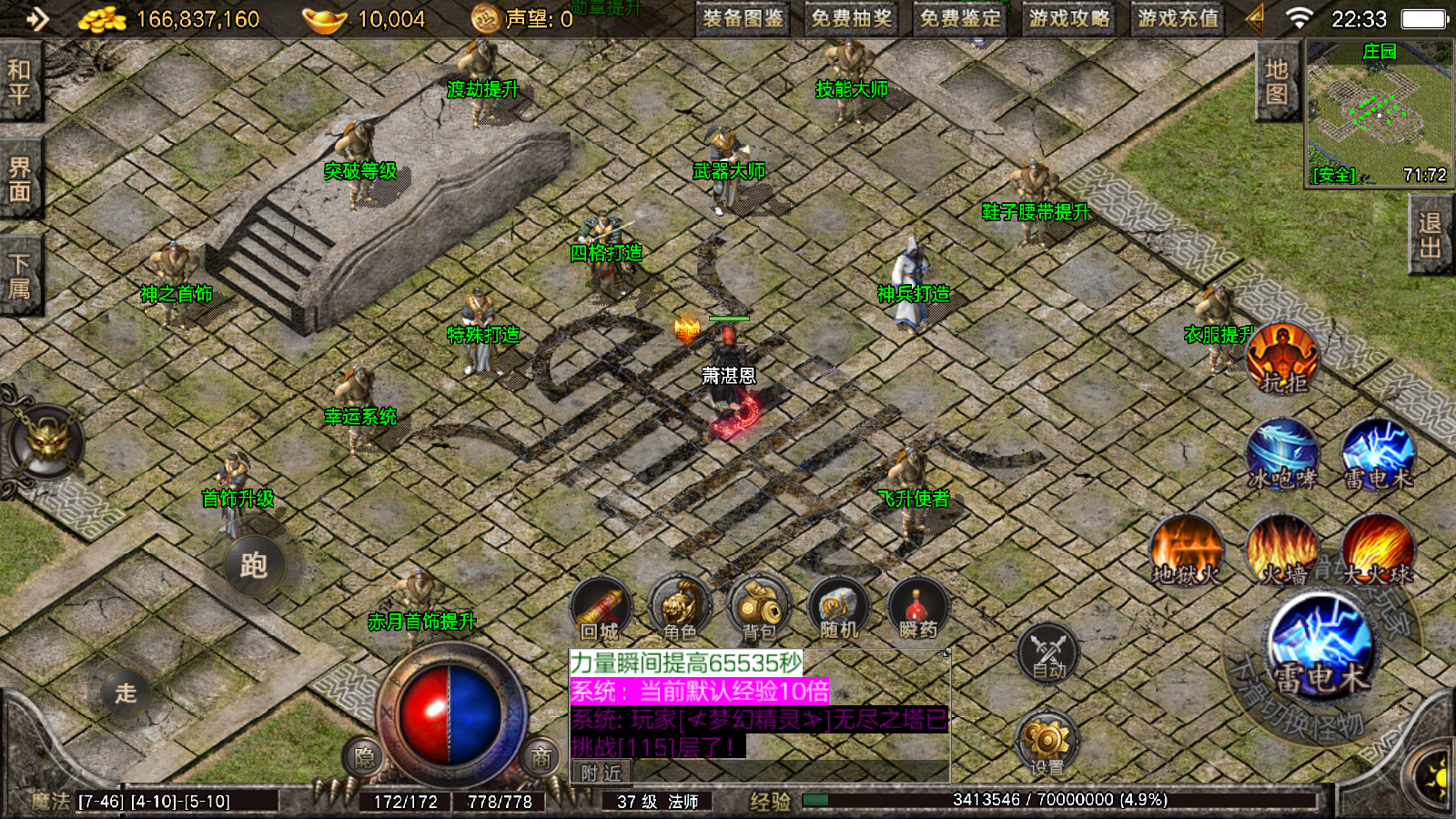Toggle 自动 auto-combat
The height and width of the screenshot is (819, 1456).
click(x=1048, y=652)
